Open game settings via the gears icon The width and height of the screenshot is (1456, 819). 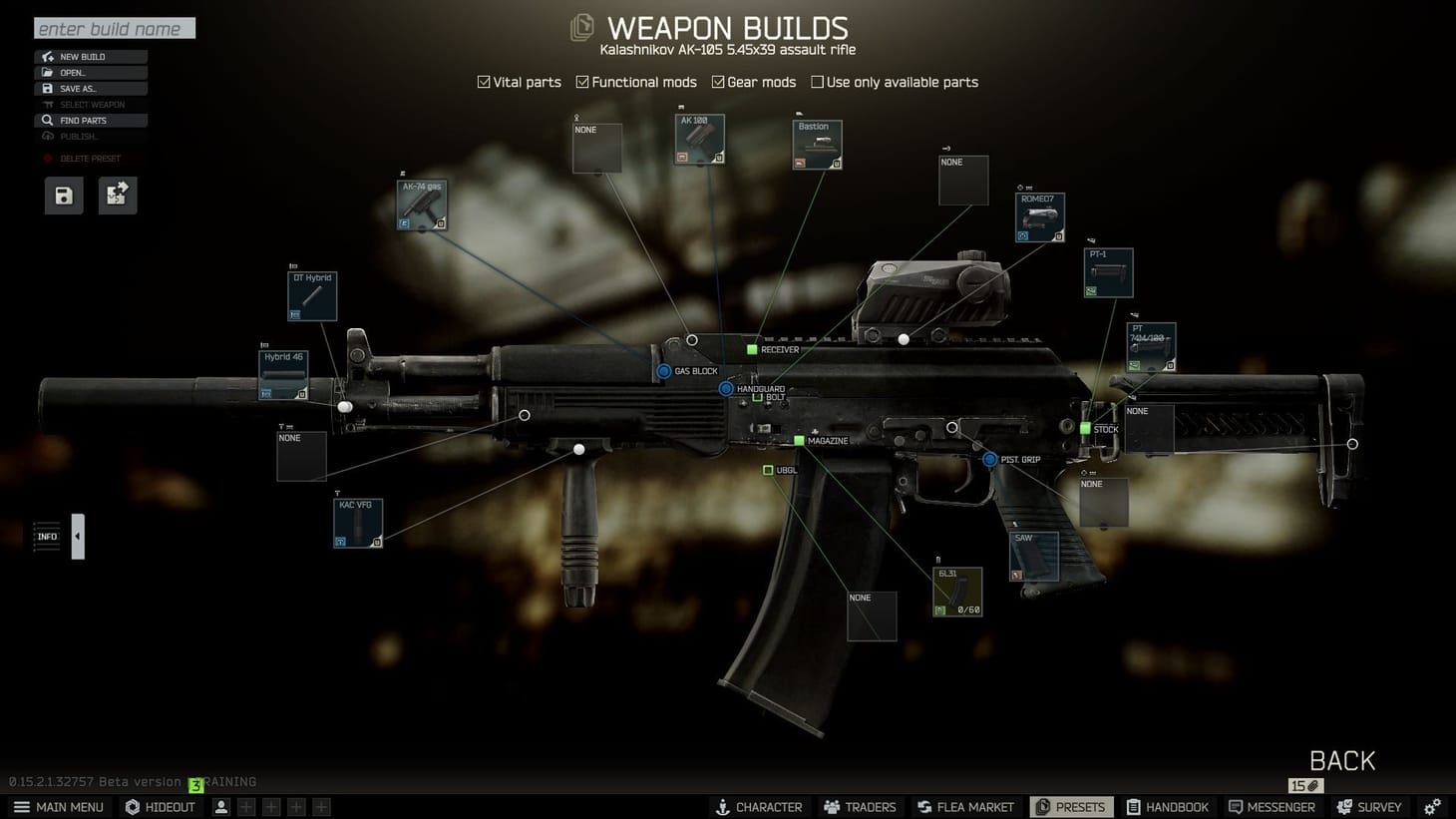pos(1433,805)
